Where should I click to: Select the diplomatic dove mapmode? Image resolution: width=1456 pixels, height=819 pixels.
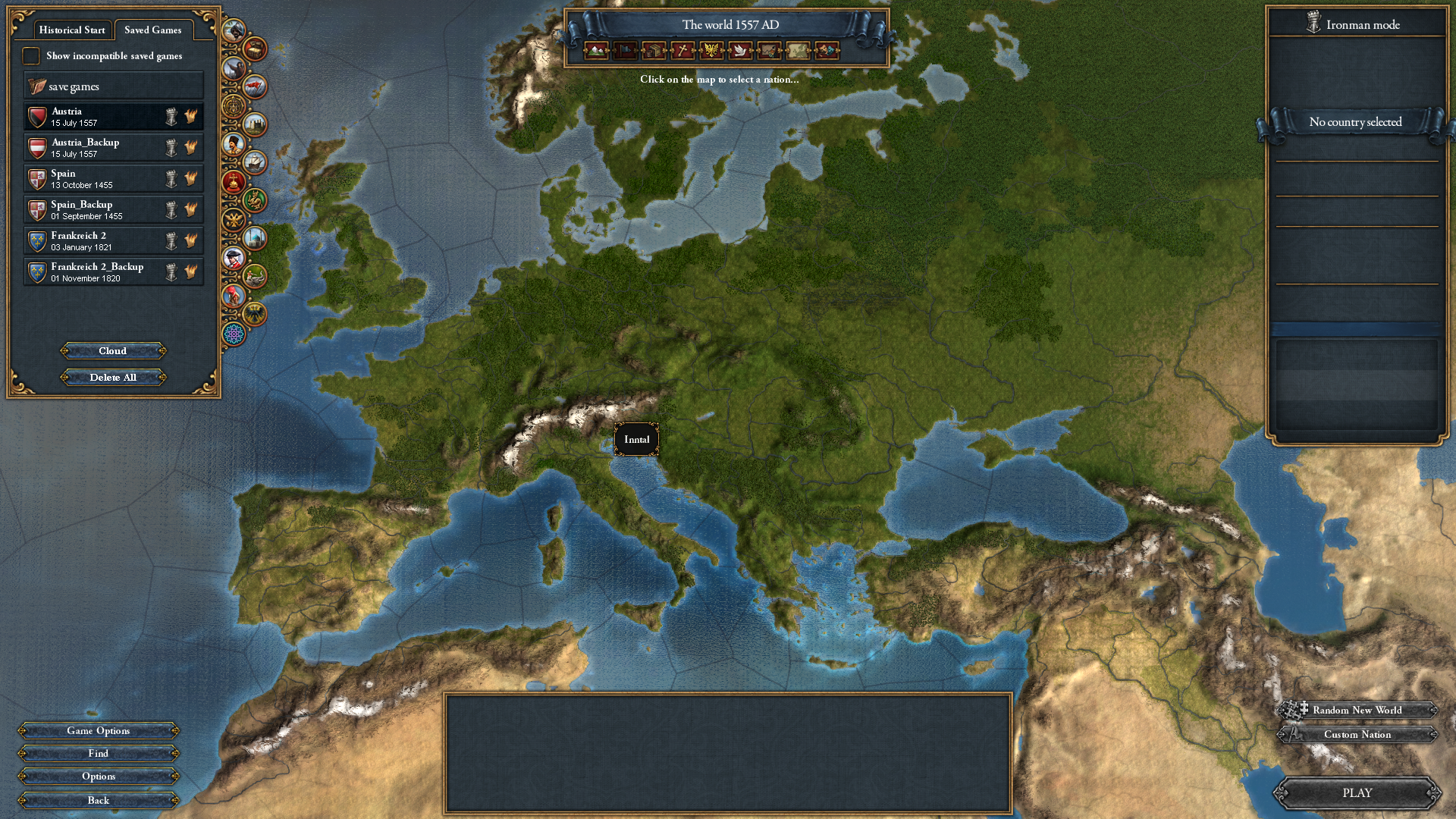click(x=739, y=52)
